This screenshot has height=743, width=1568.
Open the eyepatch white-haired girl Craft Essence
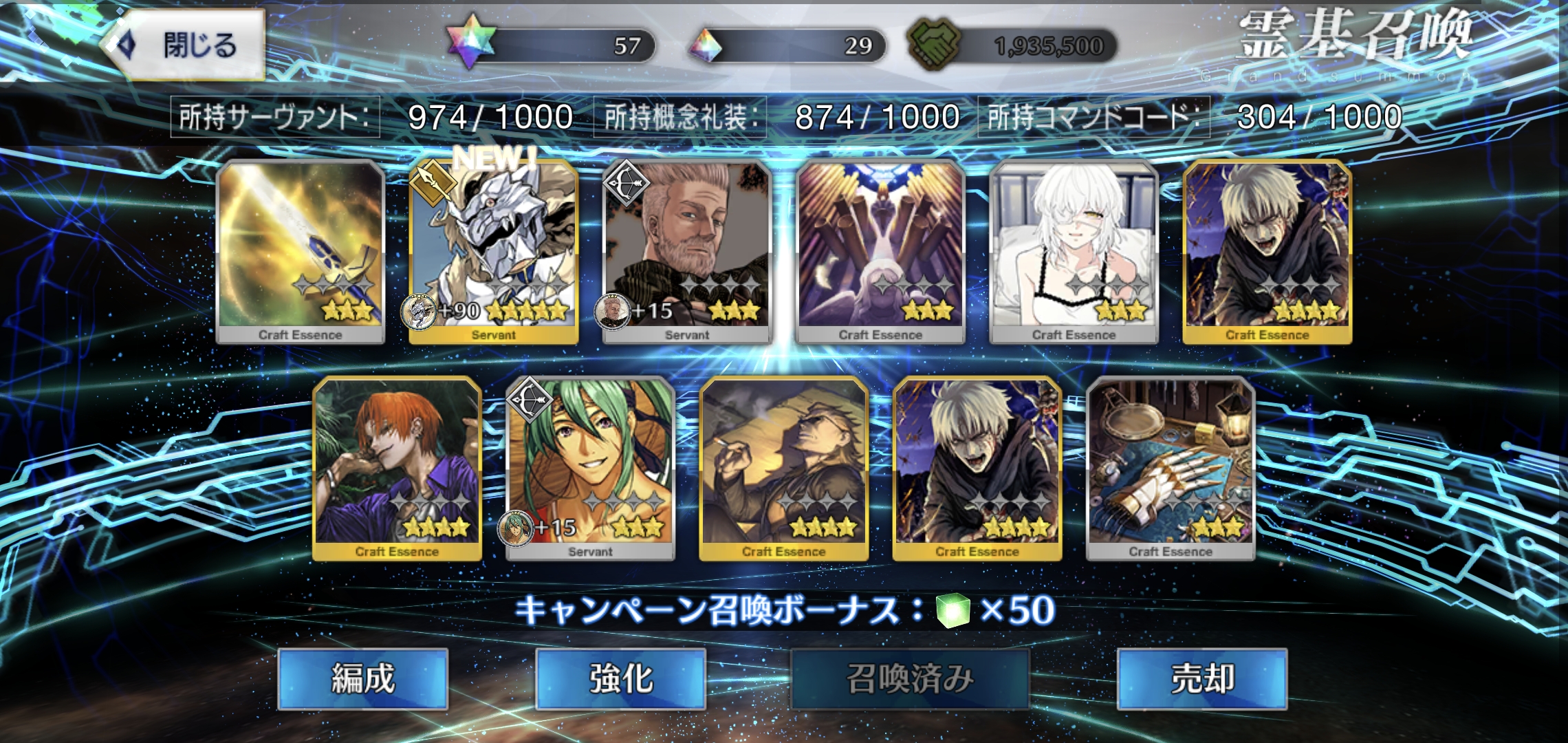coord(1074,251)
